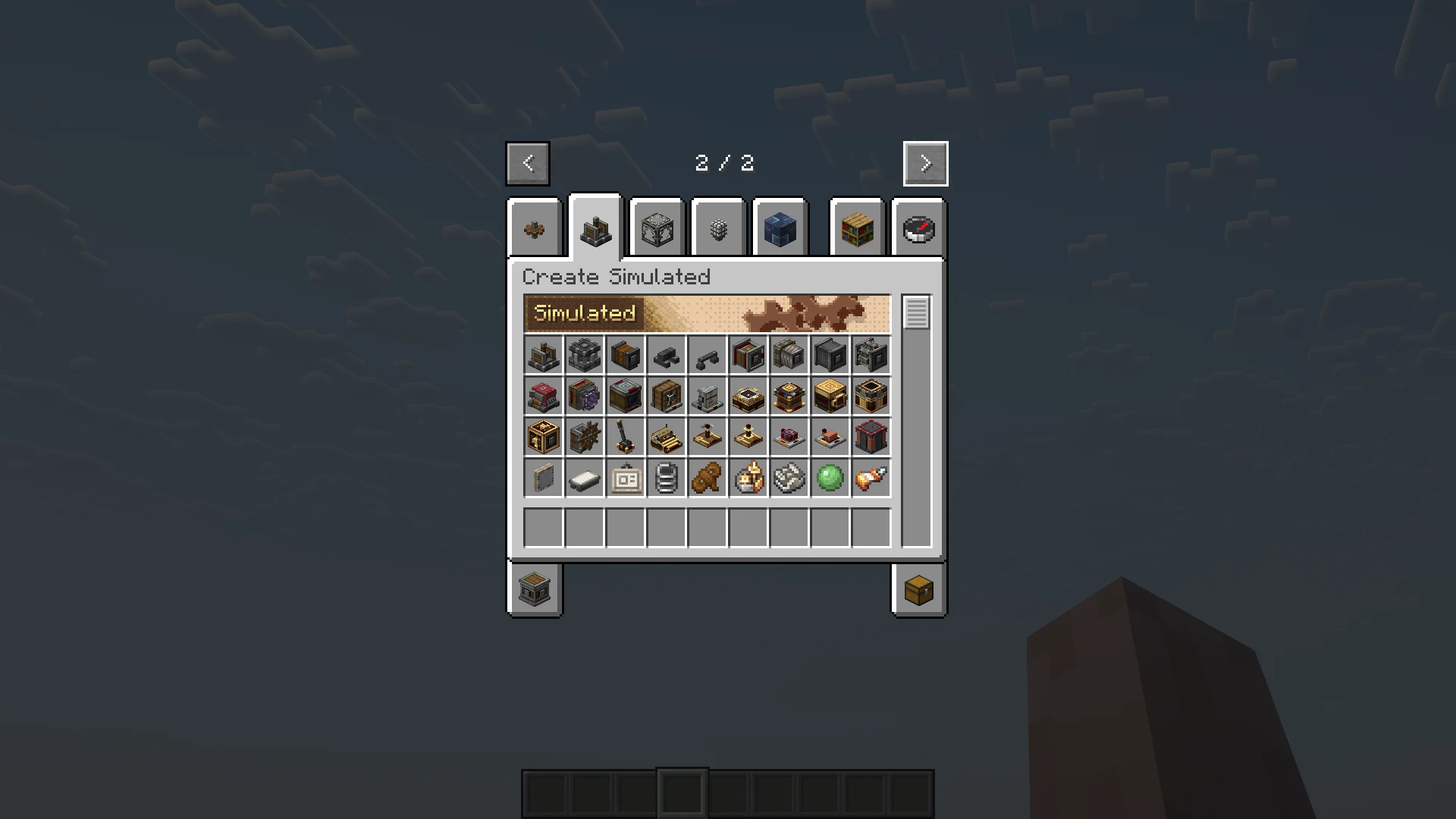Screen dimensions: 1456x819
Task: Select the crumpled schematic paper item
Action: pyautogui.click(x=789, y=478)
